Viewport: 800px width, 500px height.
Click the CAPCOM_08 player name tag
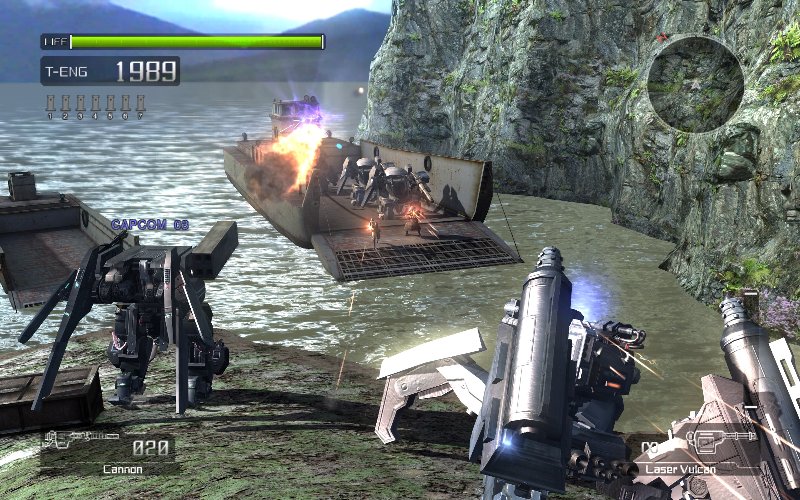(x=149, y=225)
